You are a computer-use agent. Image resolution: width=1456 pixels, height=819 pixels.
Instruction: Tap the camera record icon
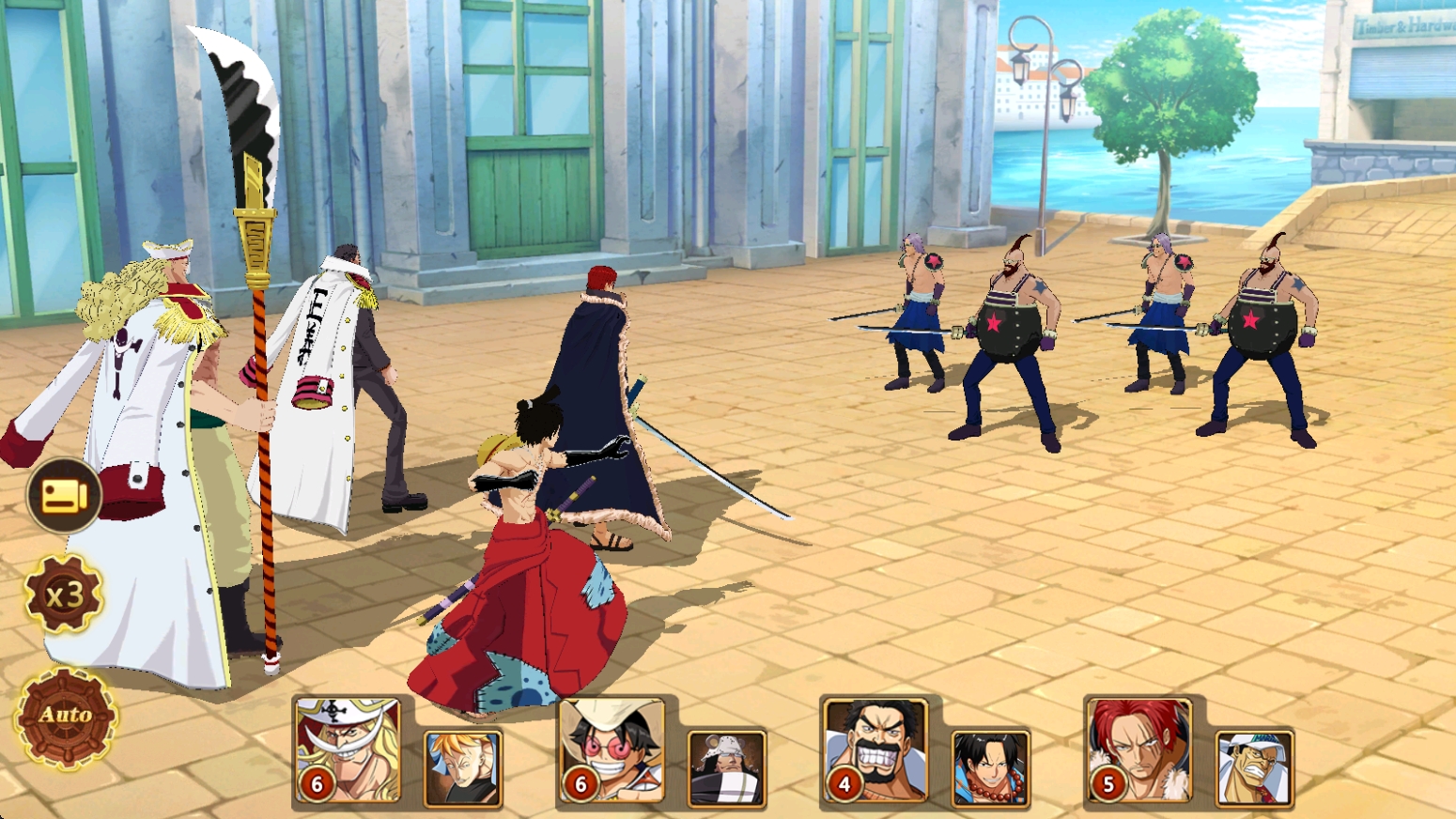64,495
